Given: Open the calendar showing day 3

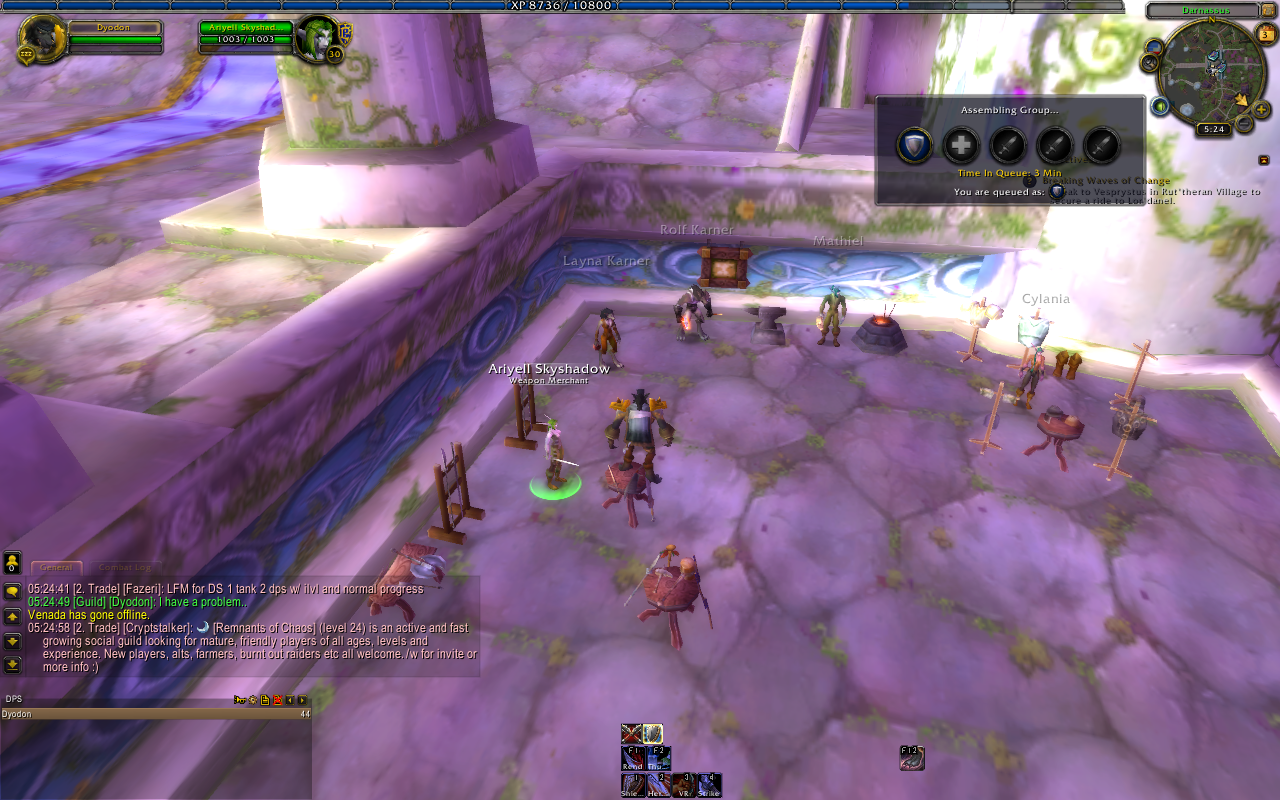Looking at the screenshot, I should pos(1265,36).
